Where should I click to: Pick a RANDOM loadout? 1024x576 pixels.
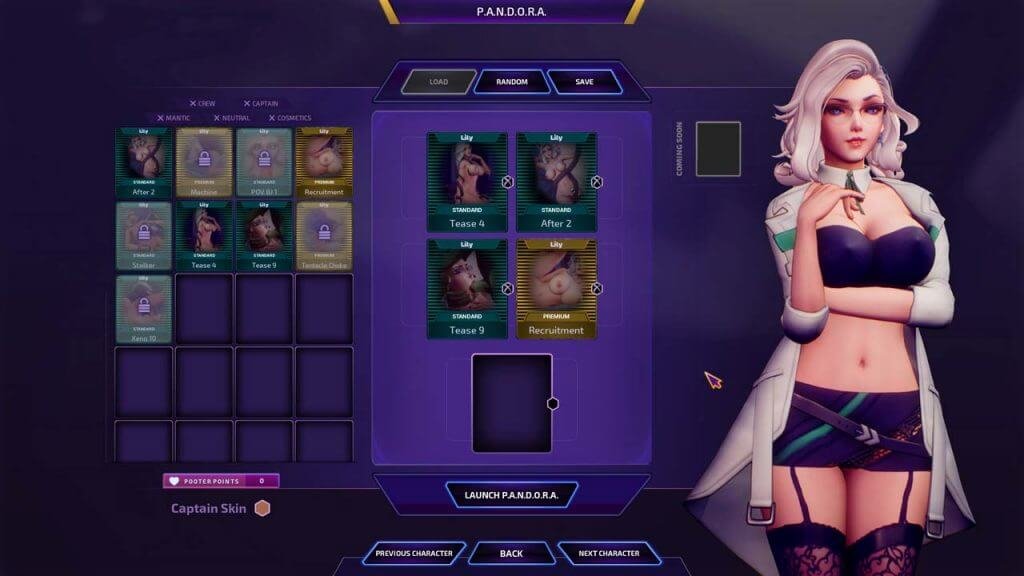point(511,82)
